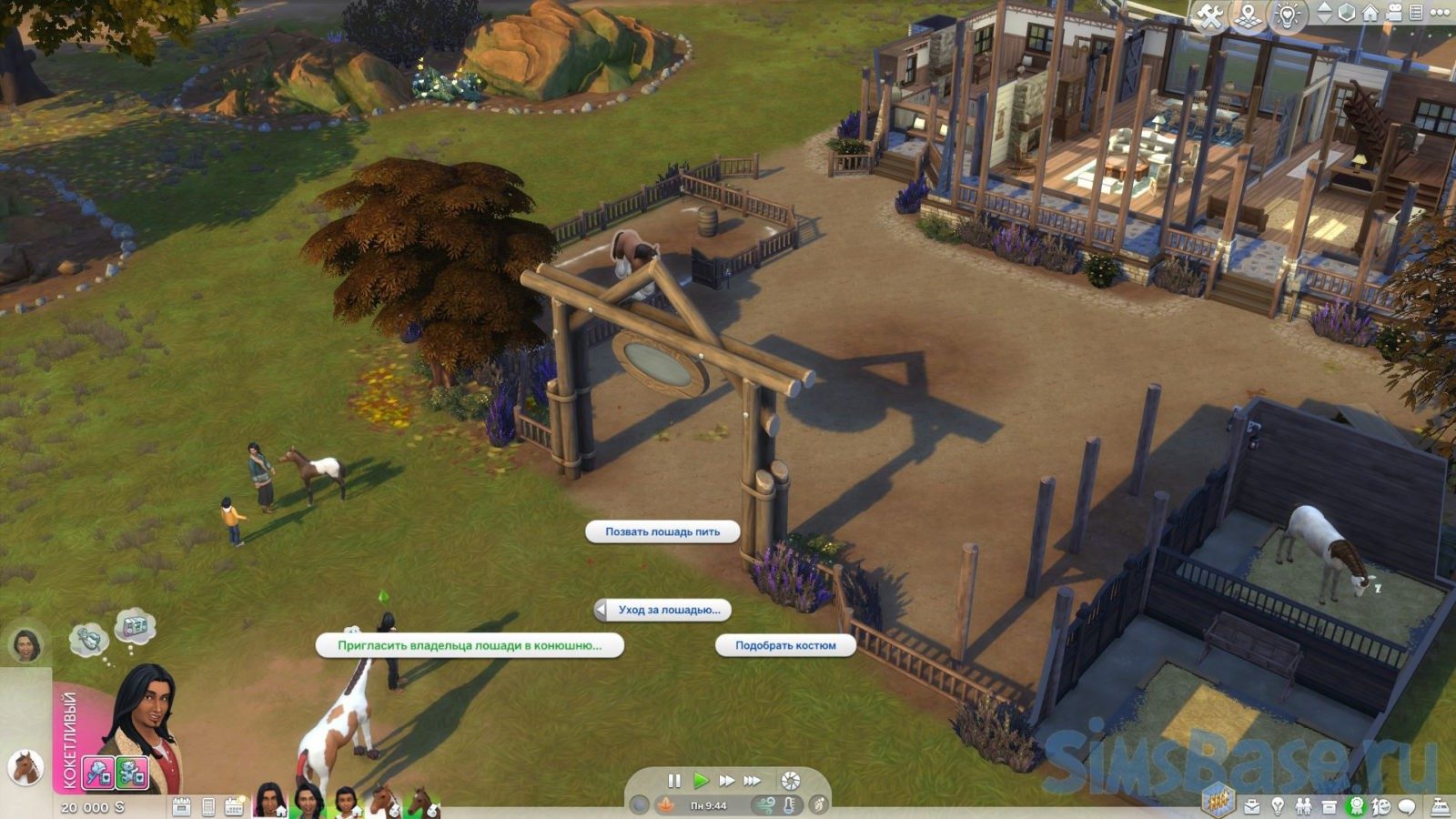This screenshot has height=819, width=1456.
Task: Pause the game
Action: [x=674, y=781]
